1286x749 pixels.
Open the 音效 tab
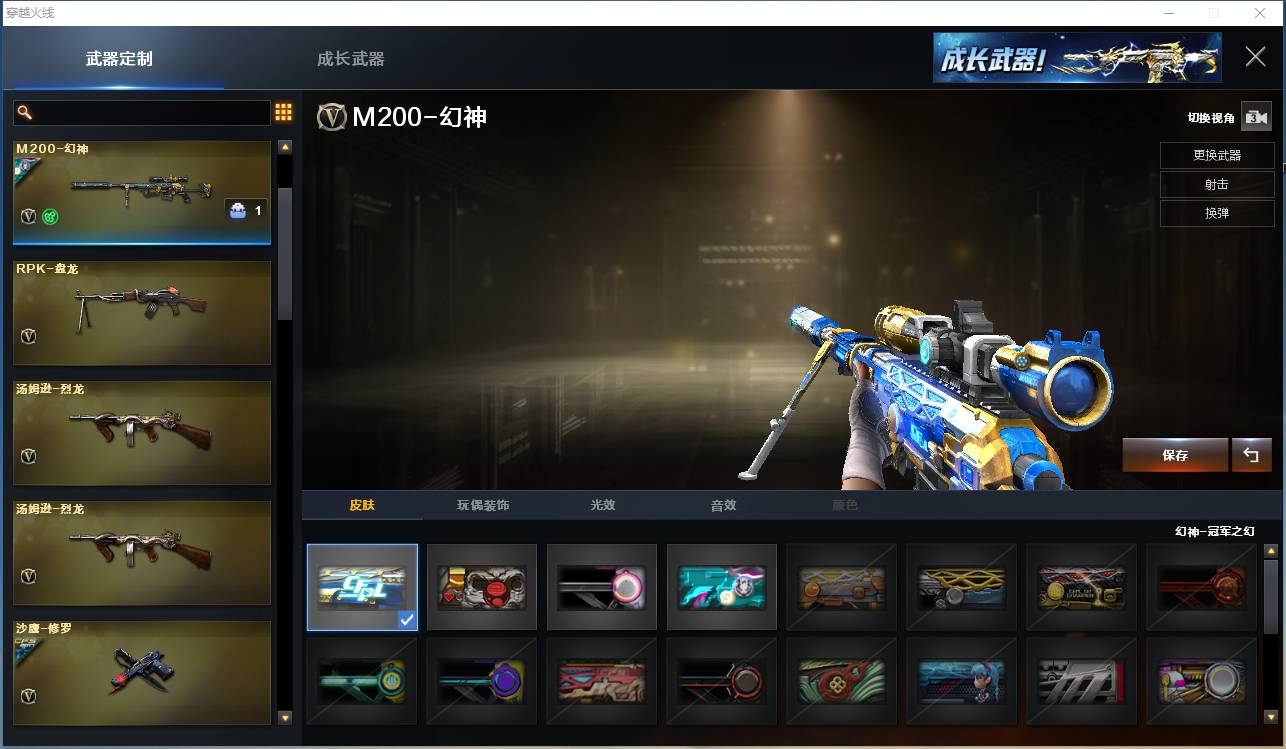(x=723, y=505)
